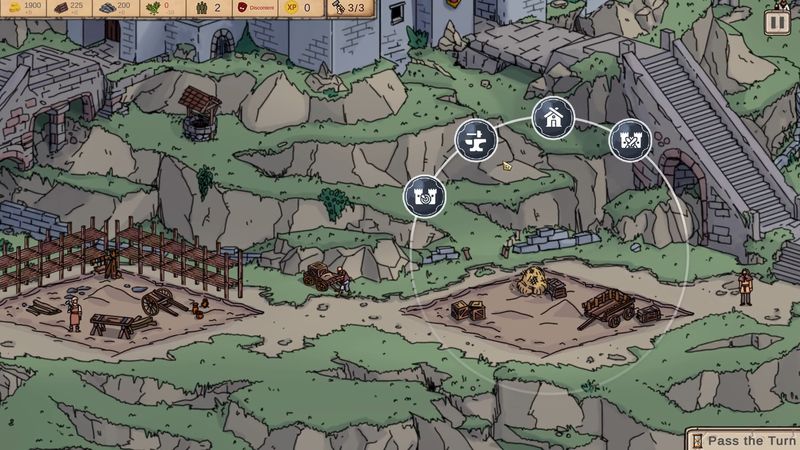This screenshot has height=450, width=800.
Task: Click the Pass the Turn button
Action: tap(743, 440)
